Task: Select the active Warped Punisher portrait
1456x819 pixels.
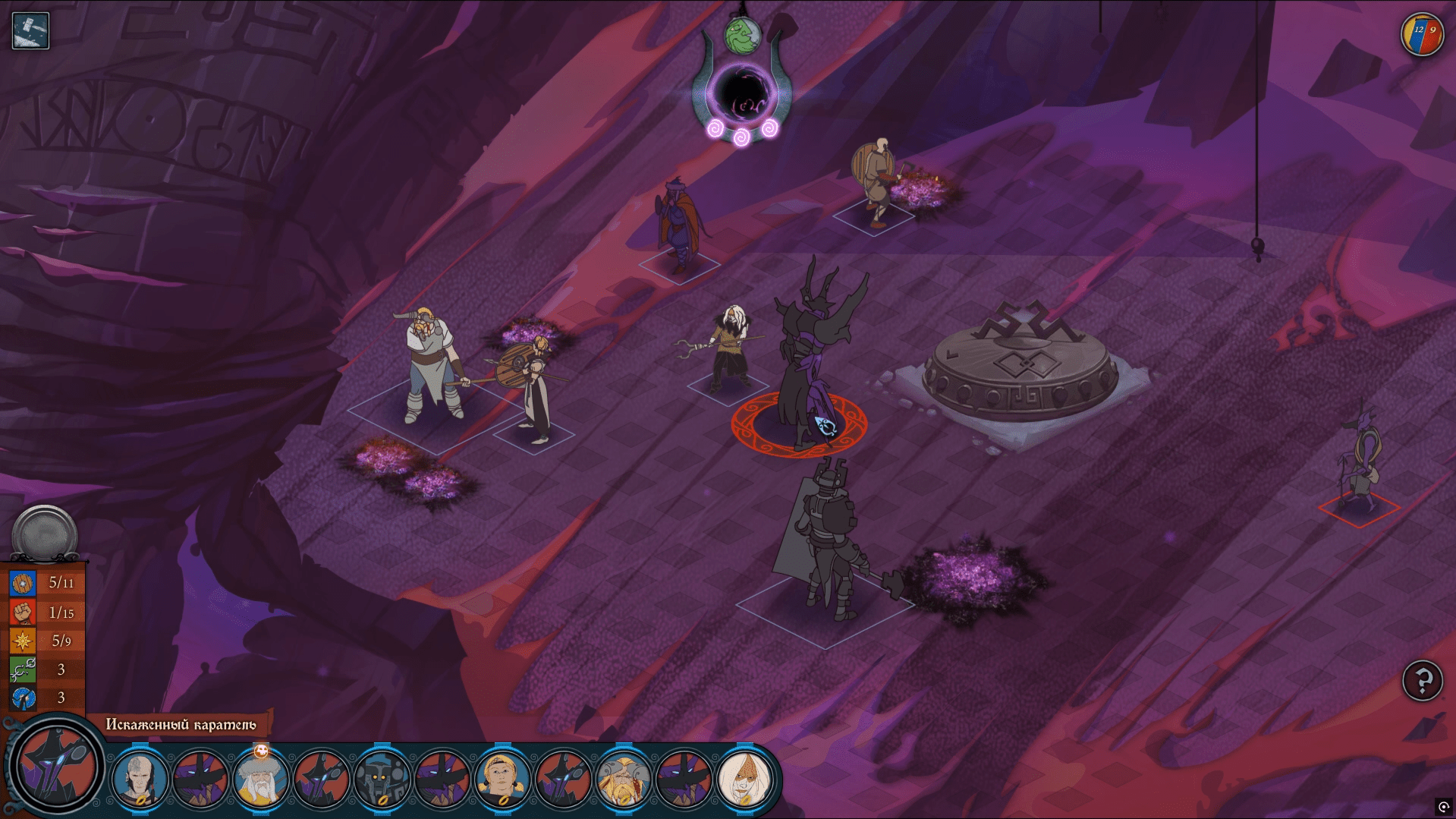Action: [x=55, y=767]
